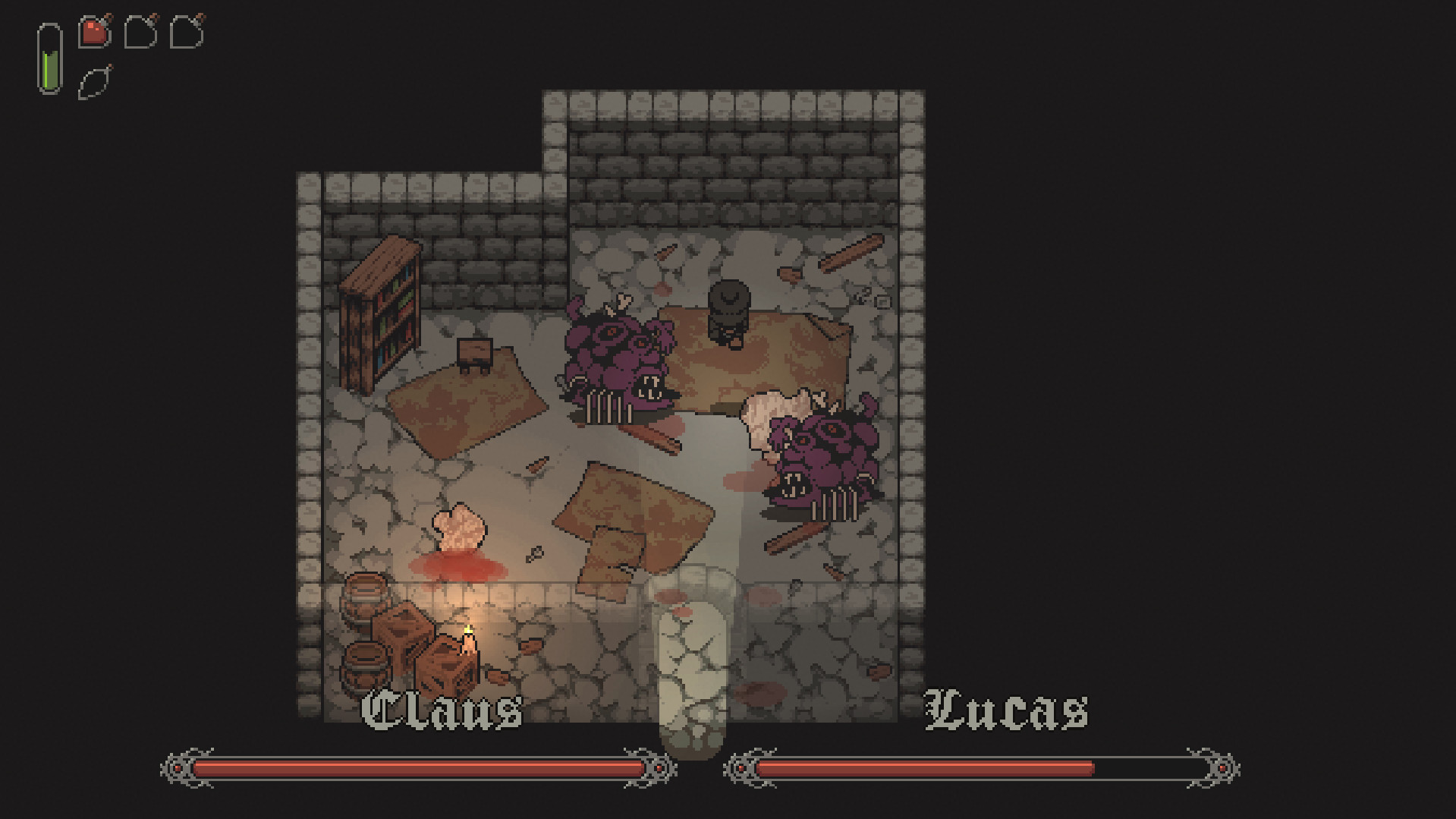Click the green stamina vial indicator
Image resolution: width=1456 pixels, height=819 pixels.
[50, 59]
